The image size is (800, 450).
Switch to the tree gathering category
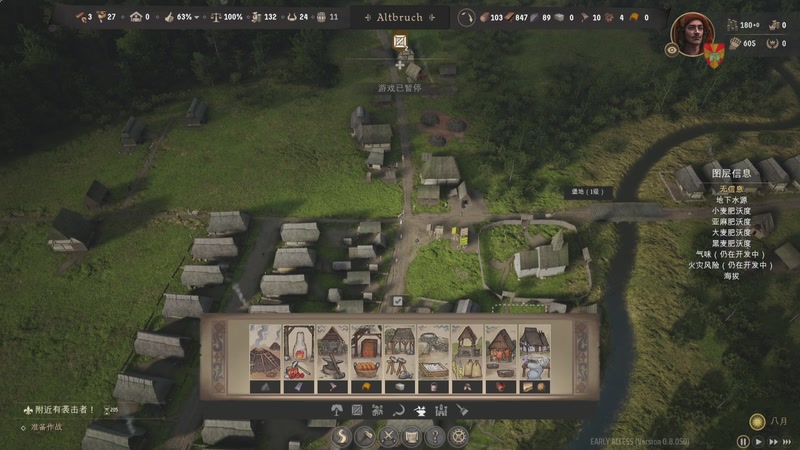point(334,410)
